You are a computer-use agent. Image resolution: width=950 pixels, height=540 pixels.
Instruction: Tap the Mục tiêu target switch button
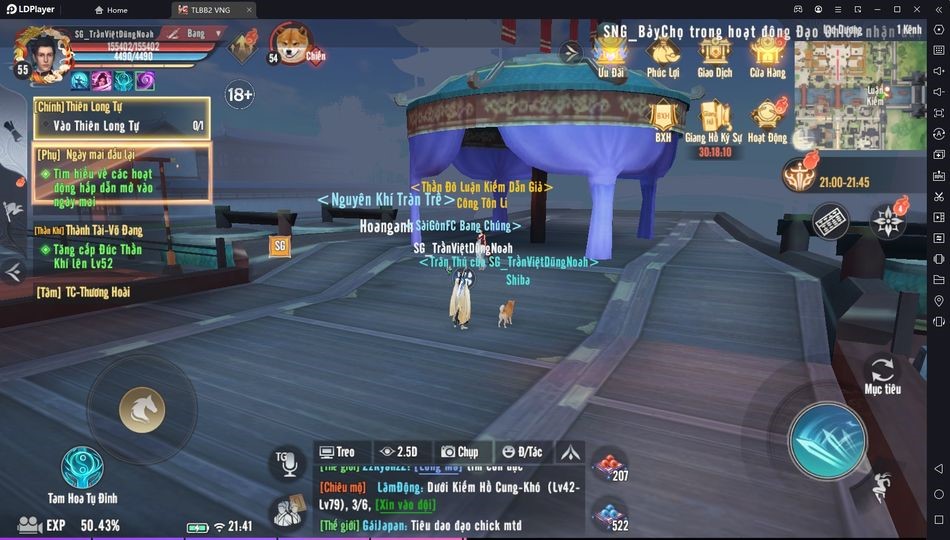point(882,373)
